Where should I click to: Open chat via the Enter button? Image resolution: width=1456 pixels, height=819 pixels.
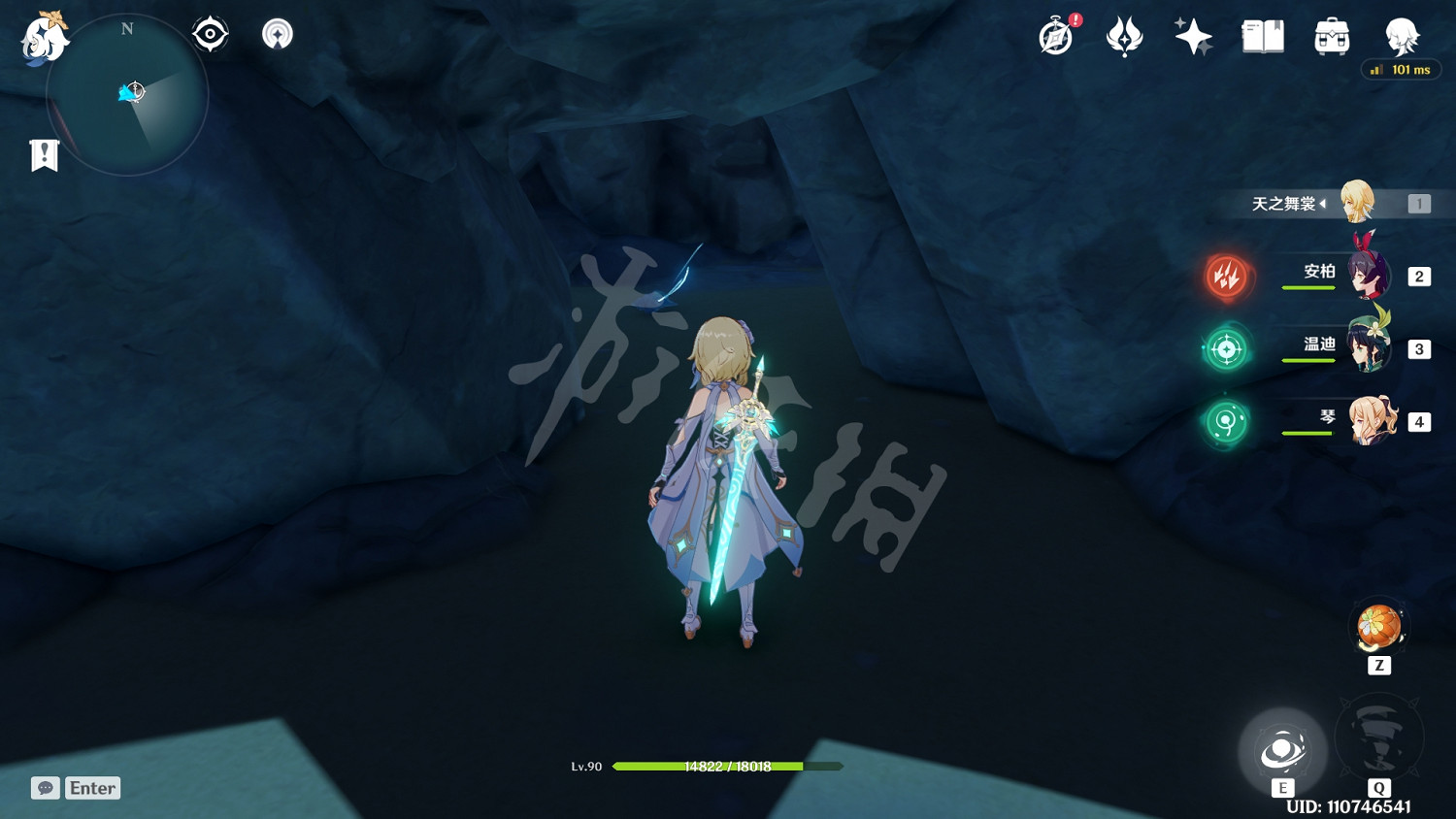(92, 787)
